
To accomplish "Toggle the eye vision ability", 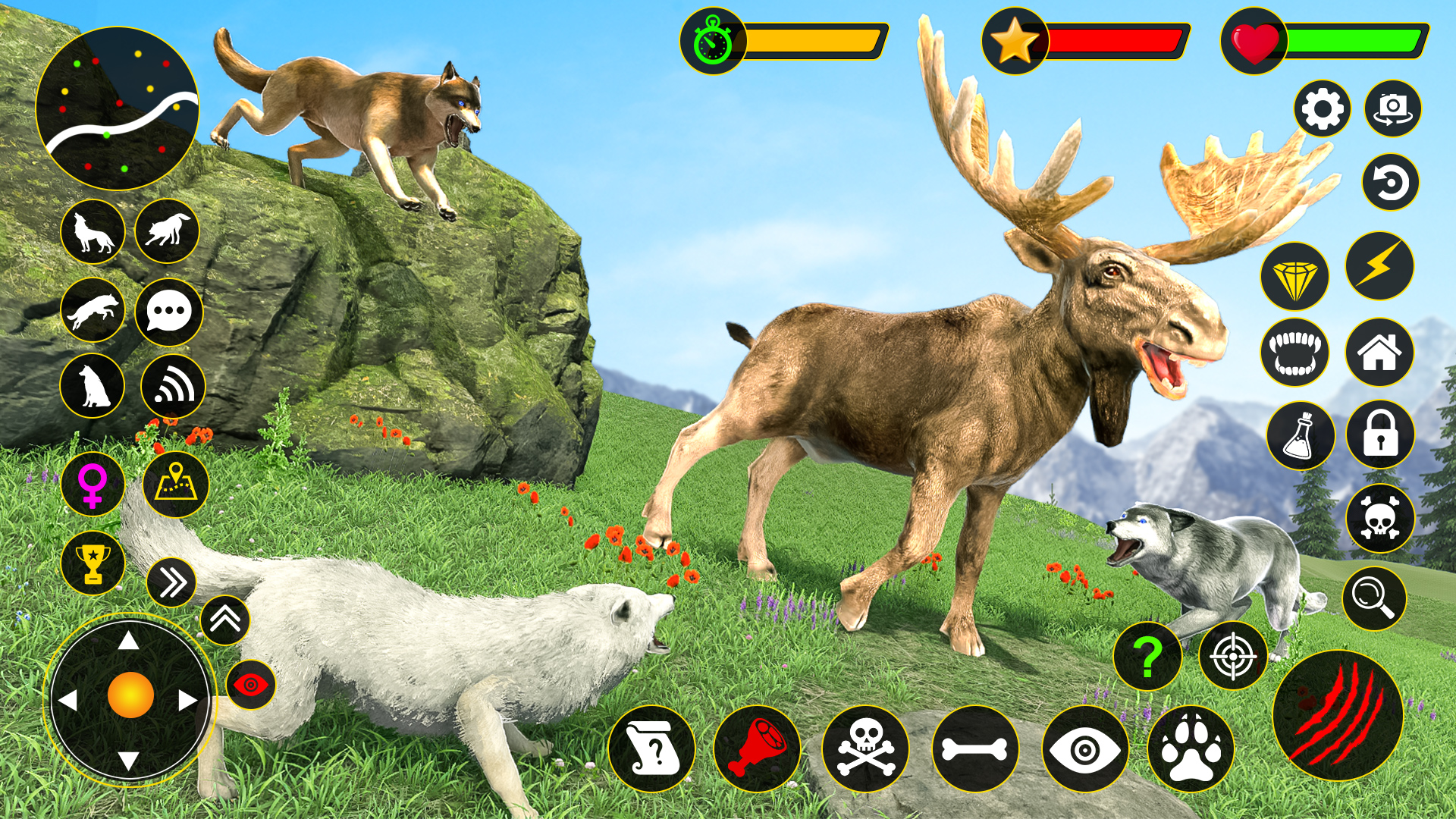I will [x=1084, y=749].
